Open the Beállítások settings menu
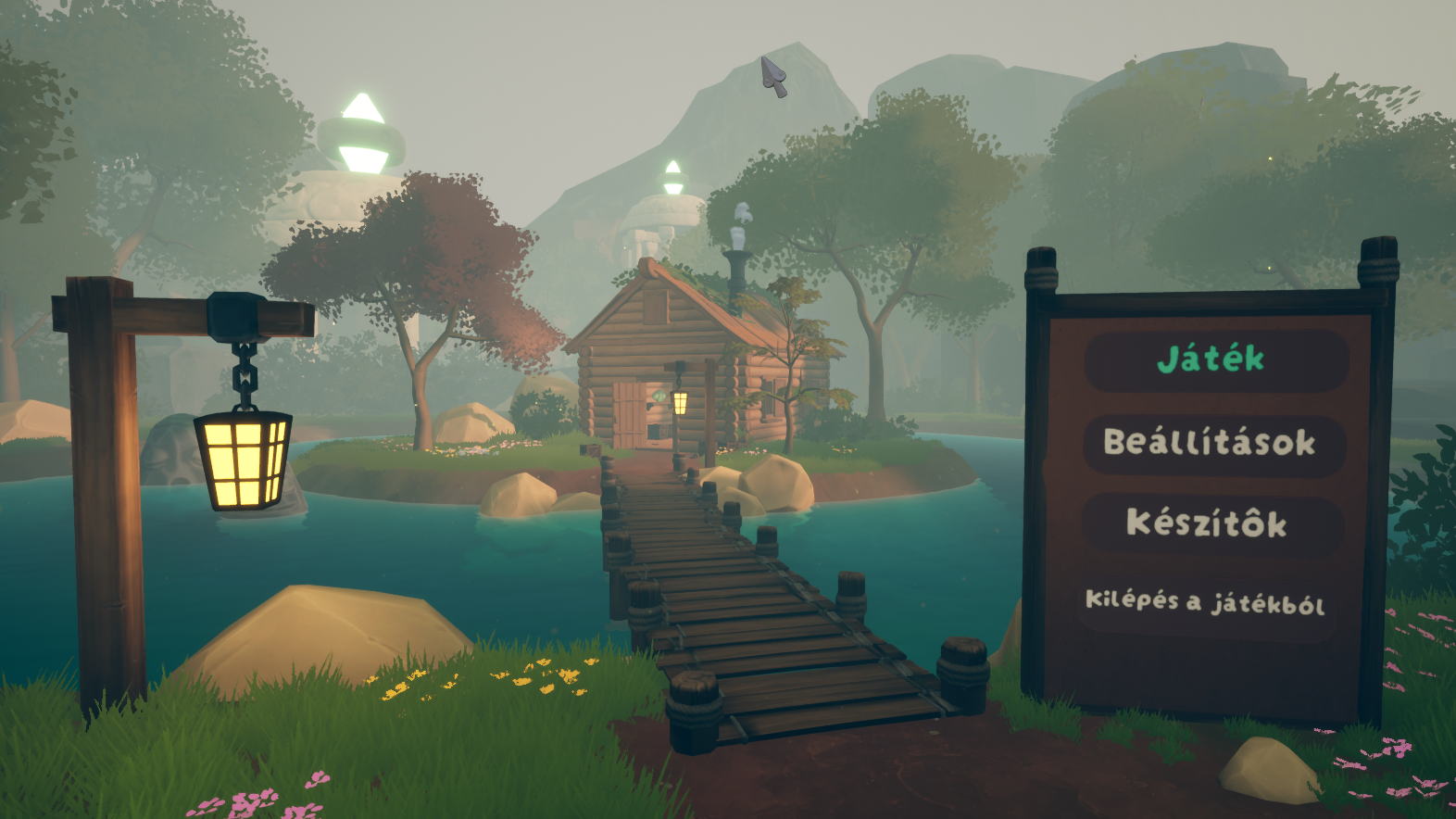1456x819 pixels. coord(1211,443)
